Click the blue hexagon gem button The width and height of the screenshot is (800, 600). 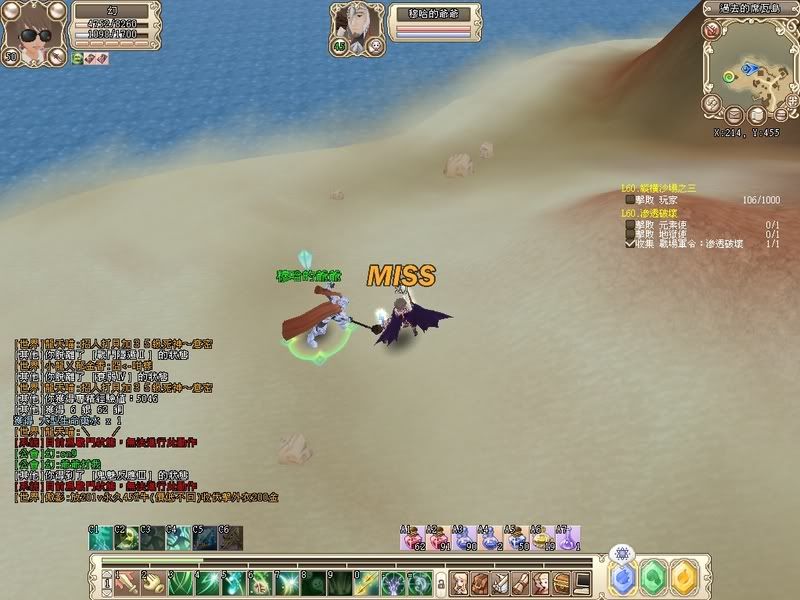(623, 578)
